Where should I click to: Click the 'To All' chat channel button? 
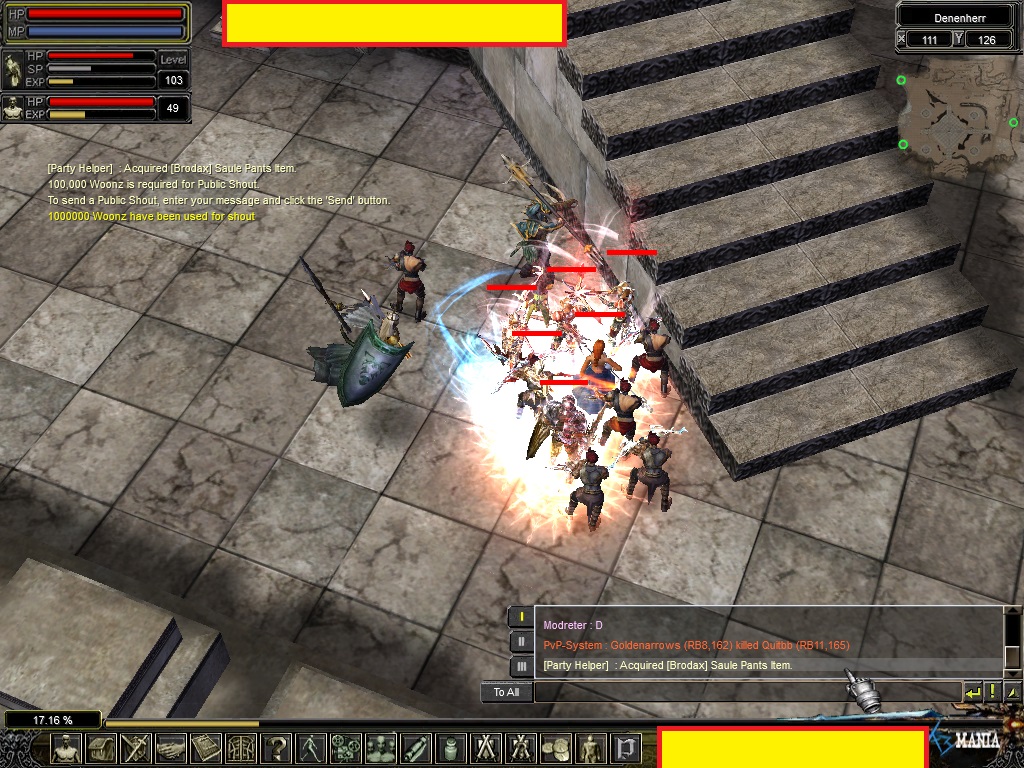506,692
